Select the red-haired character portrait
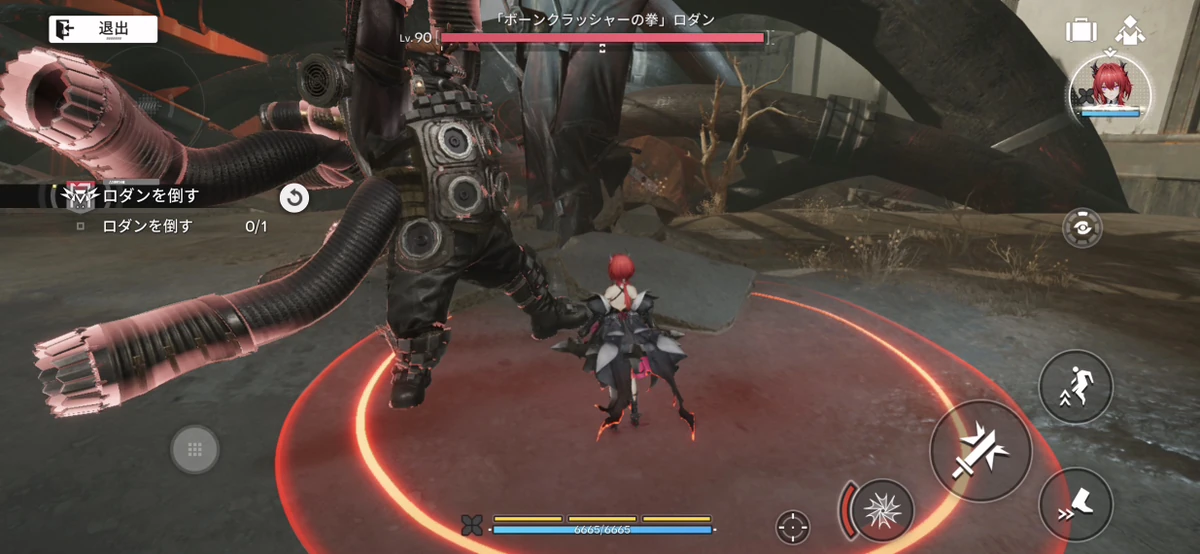Viewport: 1200px width, 554px height. pyautogui.click(x=1110, y=87)
